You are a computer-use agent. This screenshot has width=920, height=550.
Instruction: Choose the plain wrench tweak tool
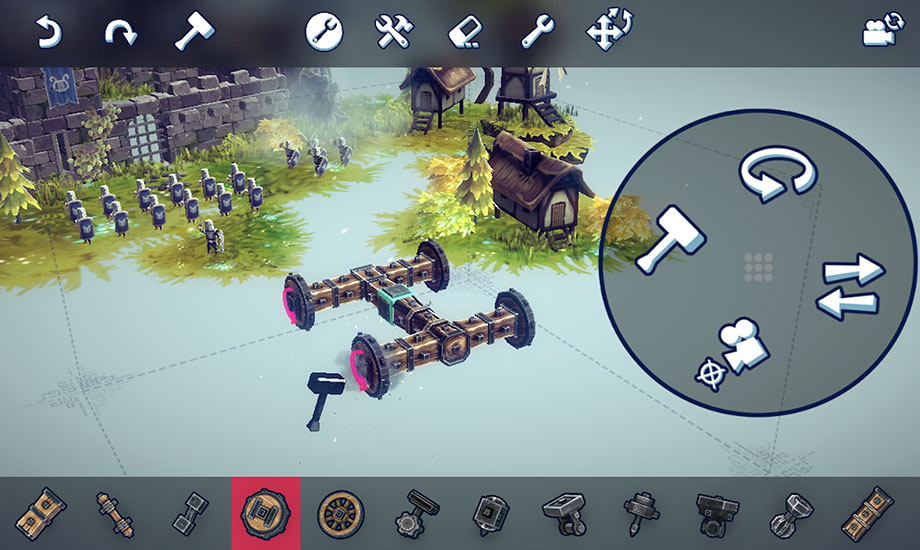click(x=537, y=32)
